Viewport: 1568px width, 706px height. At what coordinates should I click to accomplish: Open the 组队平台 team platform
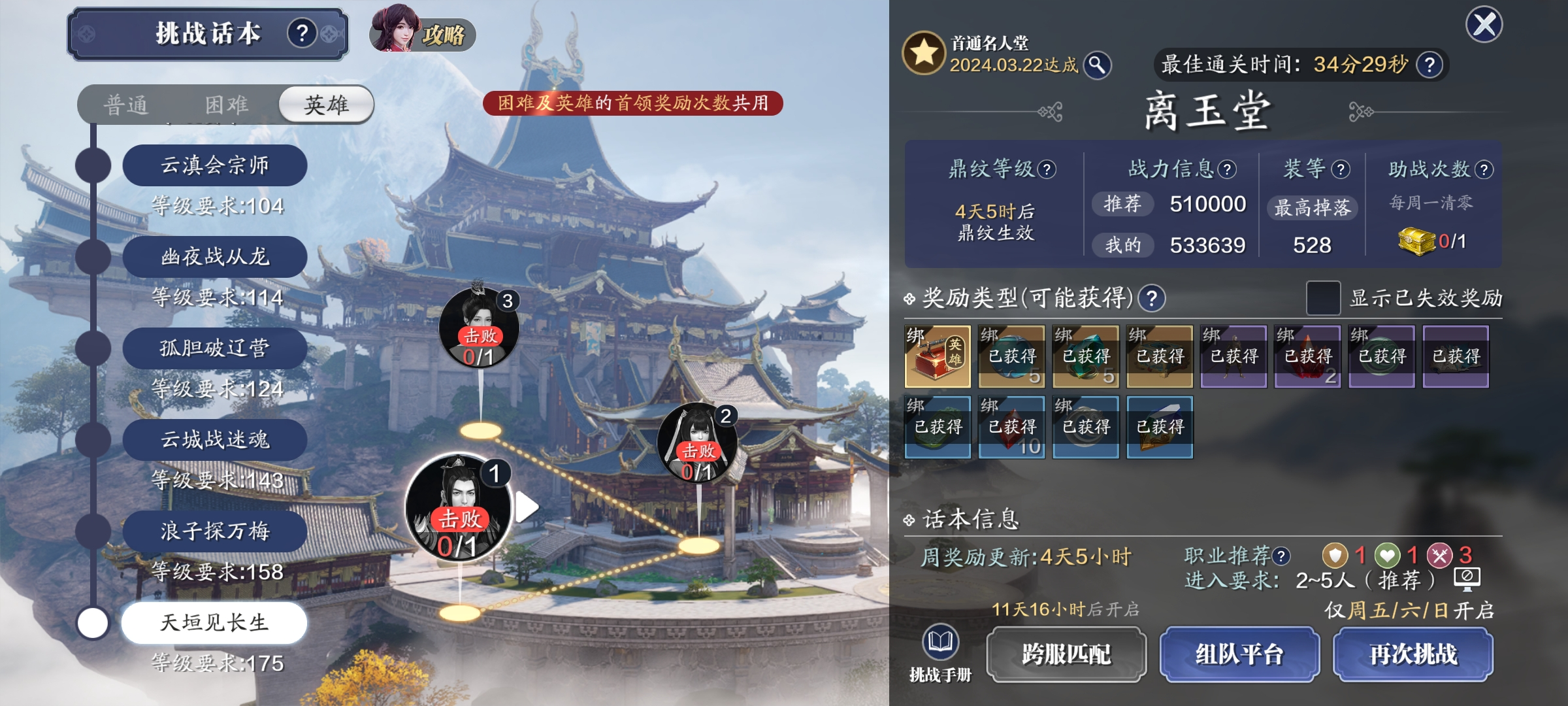[1239, 654]
